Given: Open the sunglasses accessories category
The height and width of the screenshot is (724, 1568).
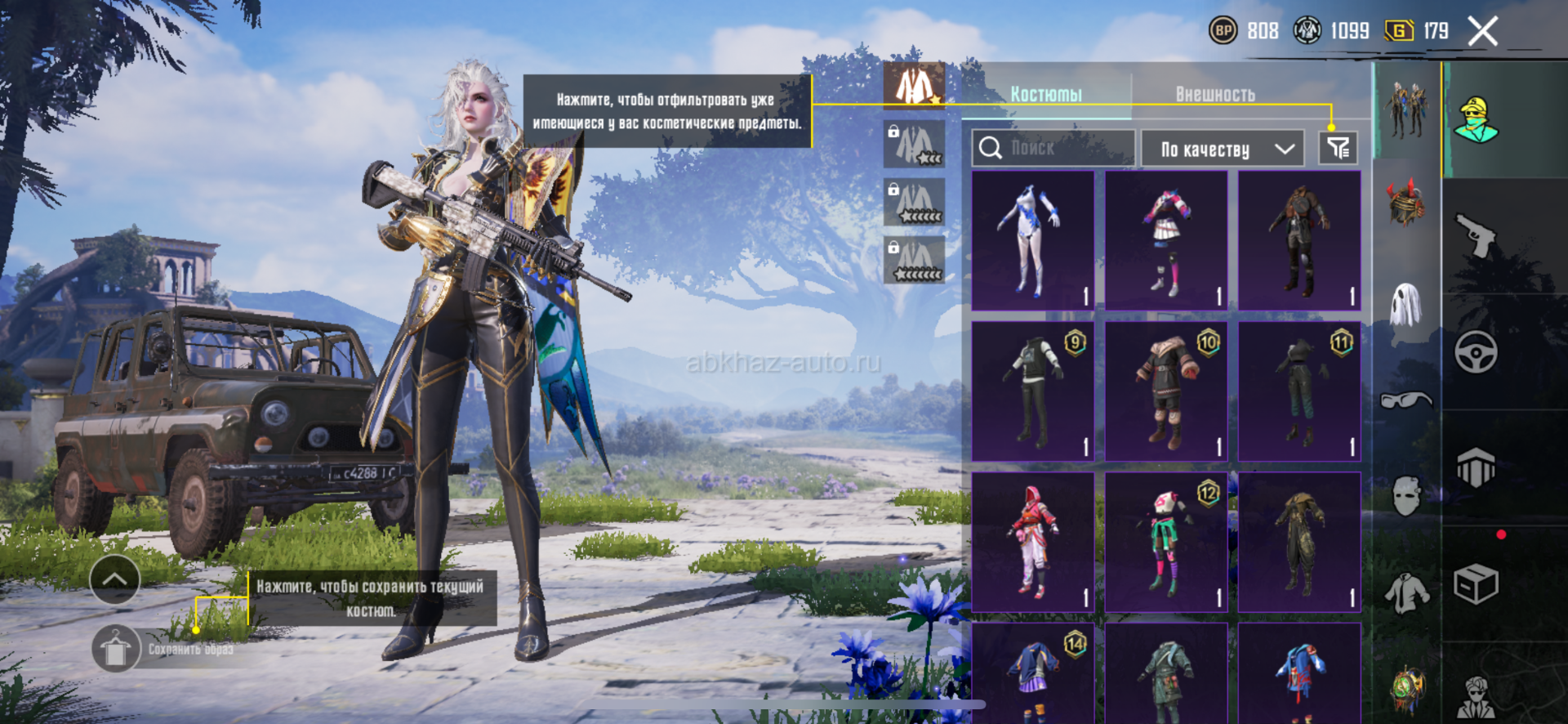Looking at the screenshot, I should coord(1406,400).
